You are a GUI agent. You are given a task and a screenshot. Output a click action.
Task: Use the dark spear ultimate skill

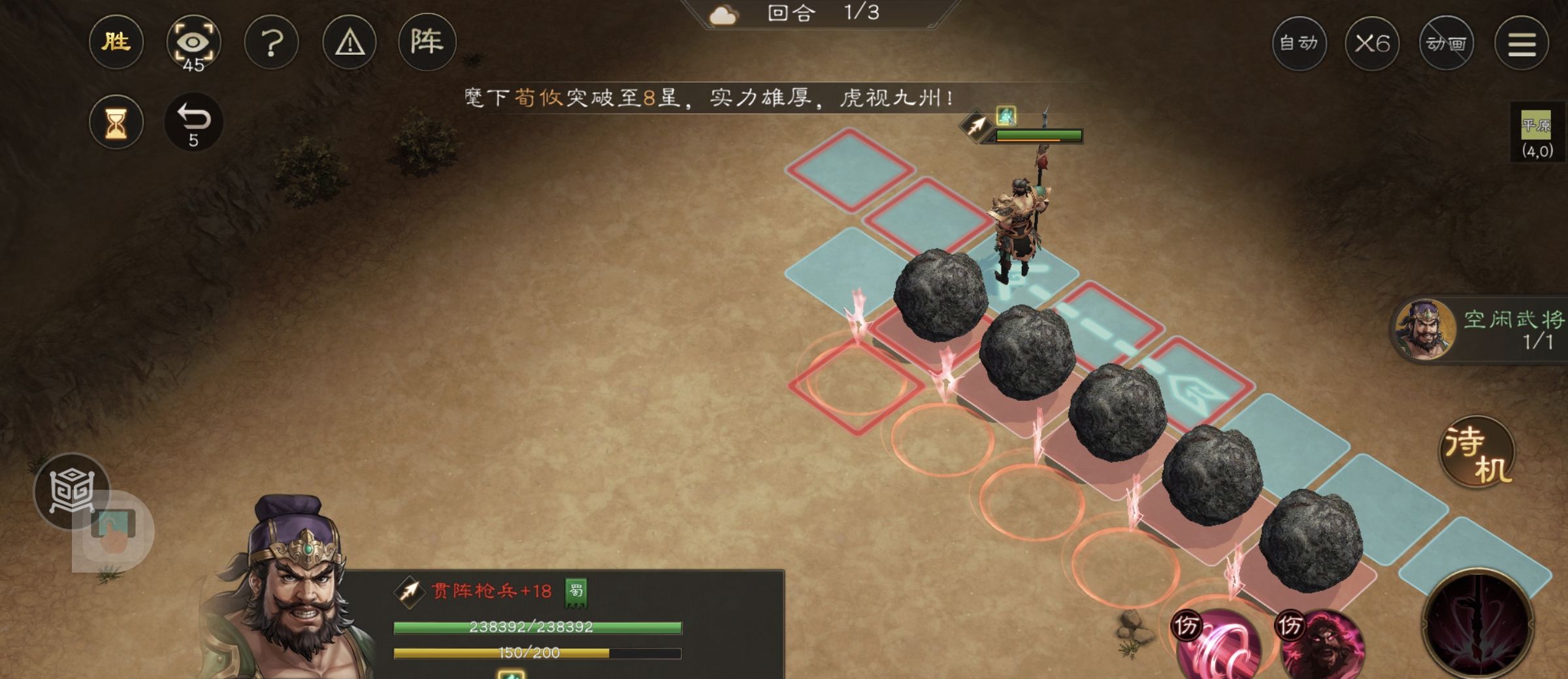click(x=1478, y=625)
